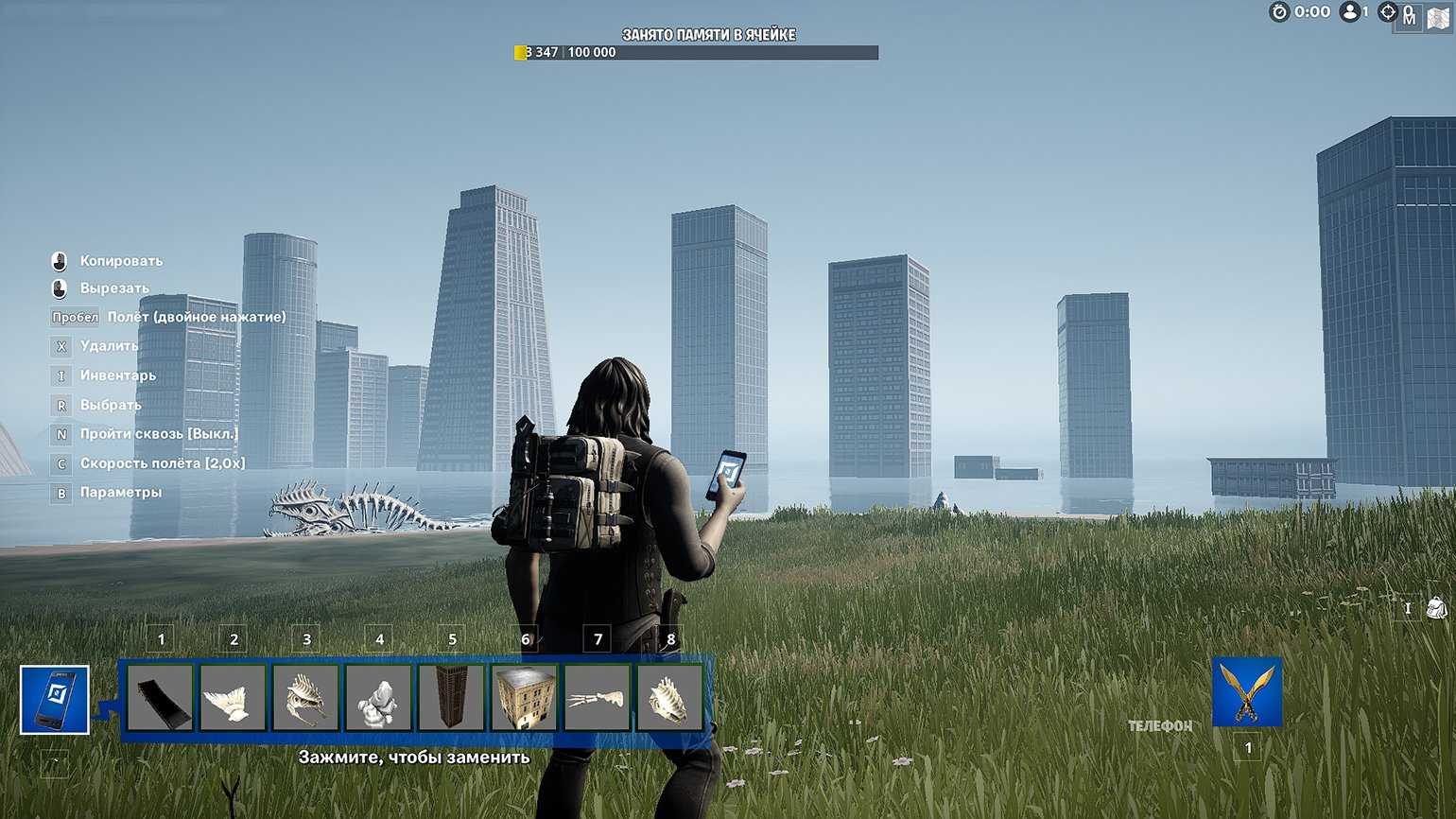This screenshot has width=1456, height=819.
Task: Select the black ramp hotbar slot
Action: pyautogui.click(x=161, y=698)
